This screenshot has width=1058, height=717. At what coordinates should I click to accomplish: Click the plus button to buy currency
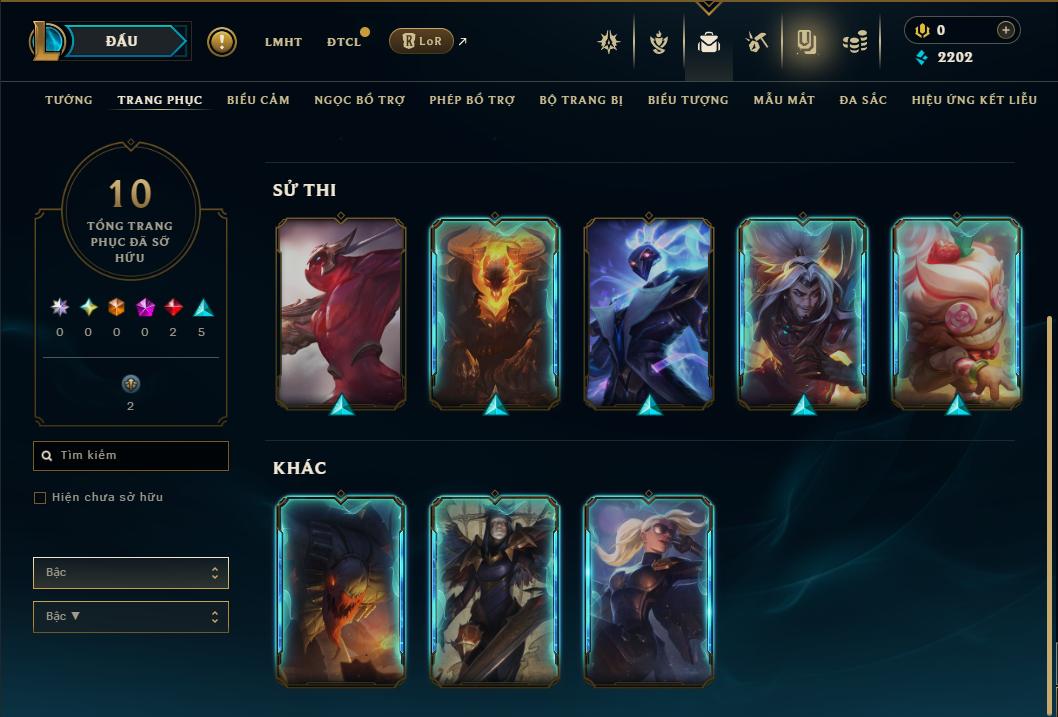pos(1005,30)
